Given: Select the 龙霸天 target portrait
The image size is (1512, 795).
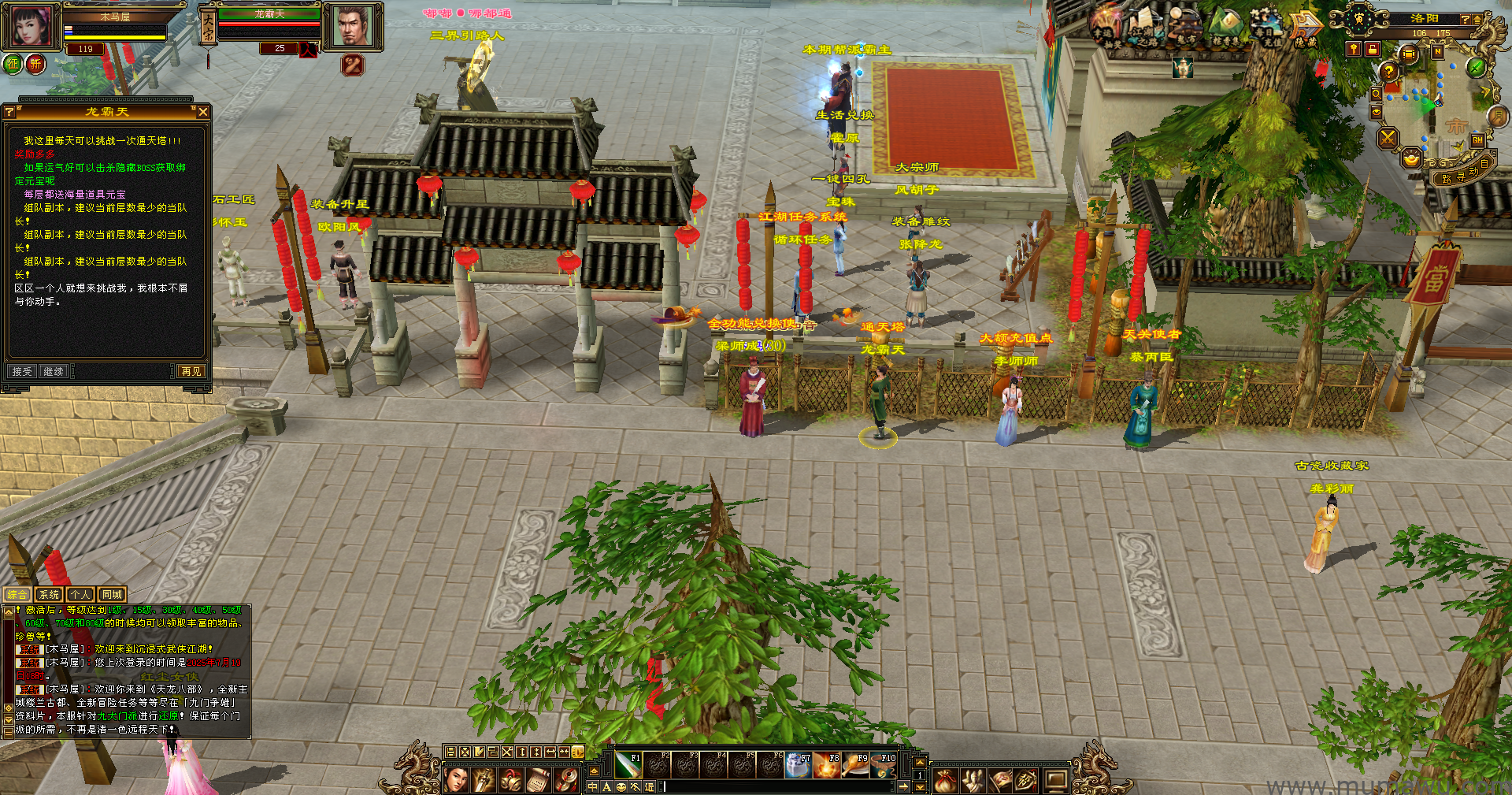Looking at the screenshot, I should point(352,25).
